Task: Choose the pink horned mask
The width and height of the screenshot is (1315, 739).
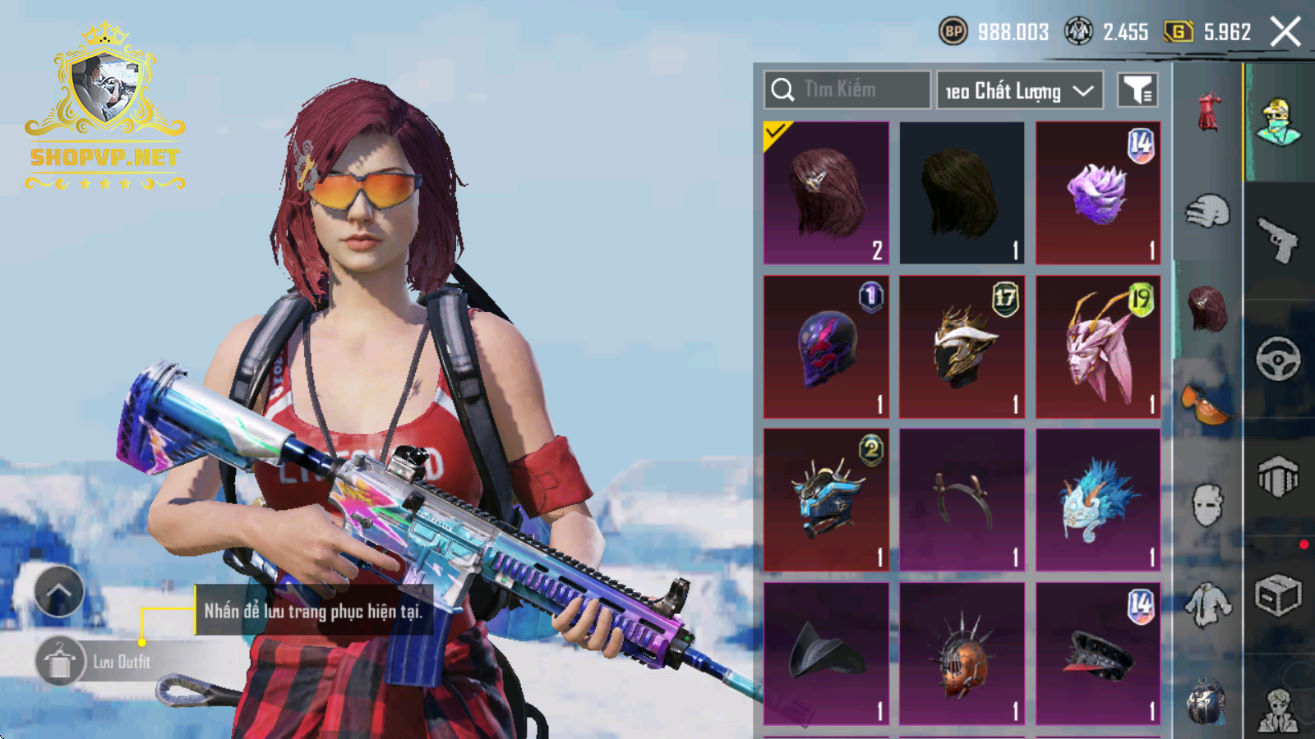Action: (1097, 347)
